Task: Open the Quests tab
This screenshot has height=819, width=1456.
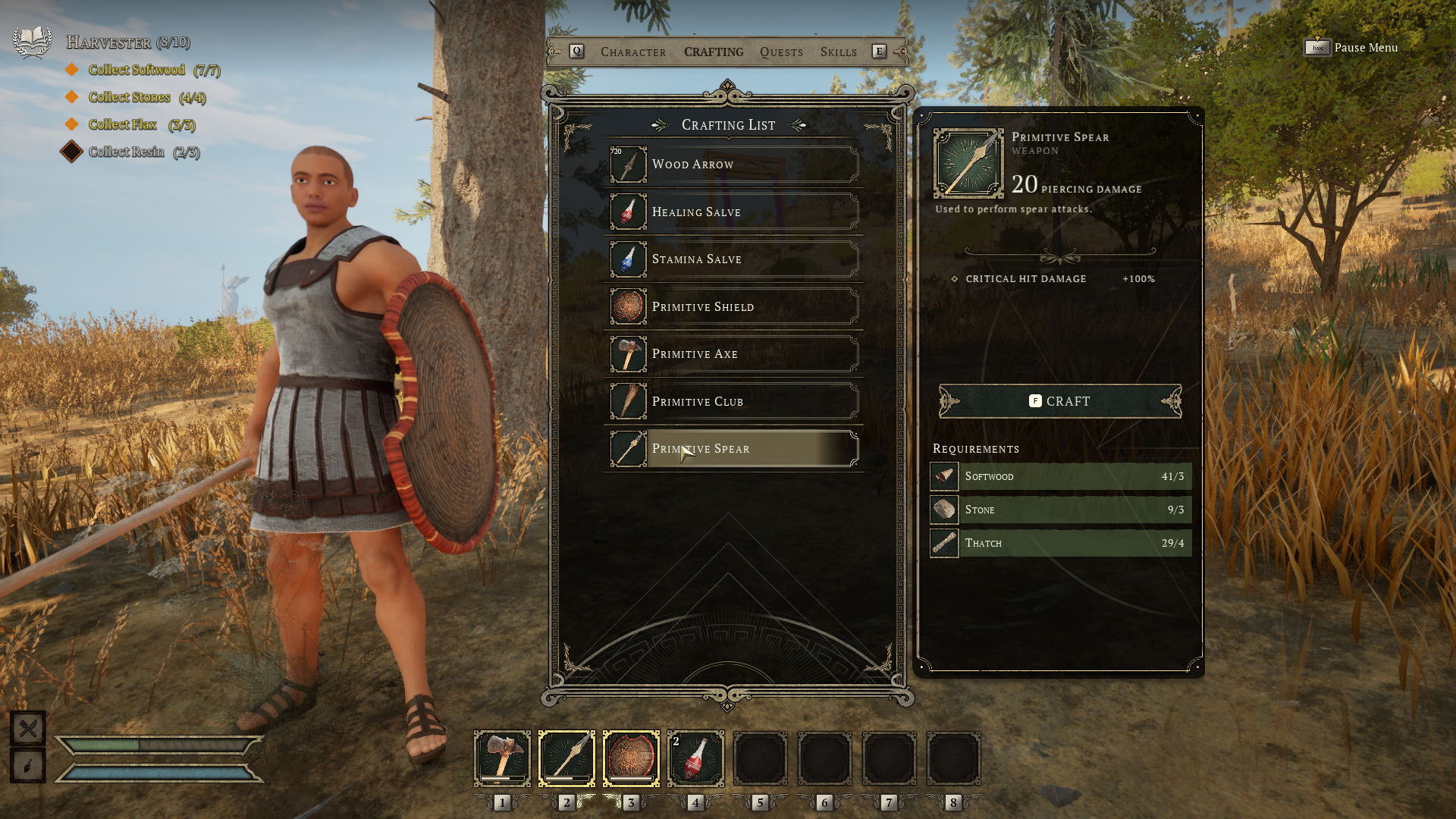Action: click(x=781, y=52)
